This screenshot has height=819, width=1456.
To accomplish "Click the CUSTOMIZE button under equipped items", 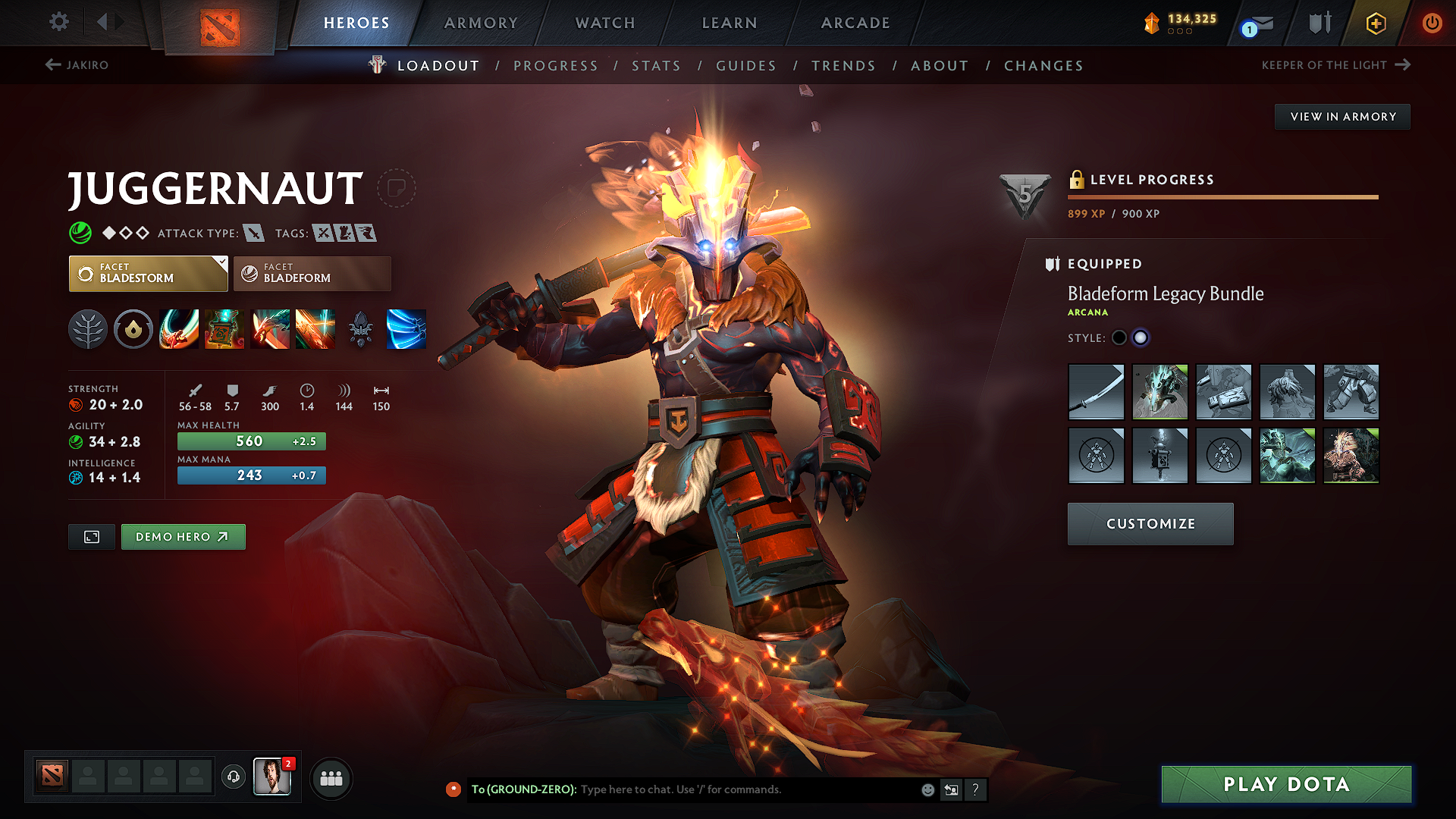I will (x=1150, y=523).
